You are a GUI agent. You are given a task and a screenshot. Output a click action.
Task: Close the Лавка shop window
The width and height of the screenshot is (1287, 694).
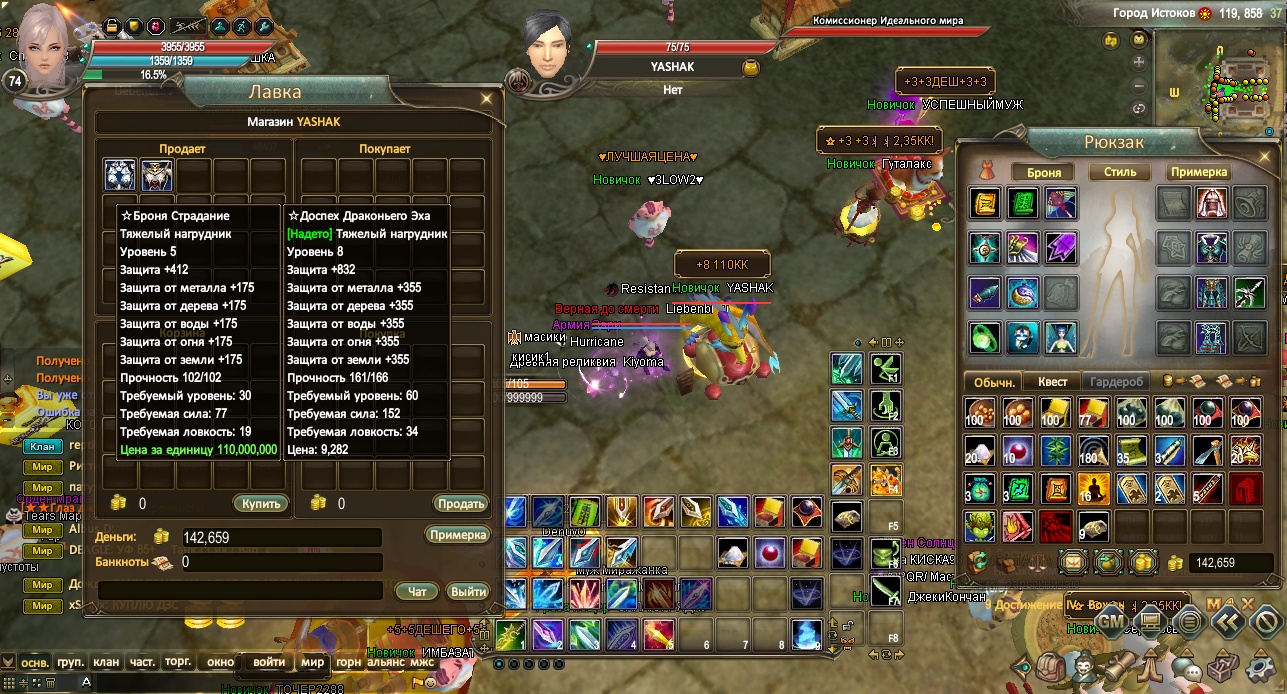pyautogui.click(x=486, y=98)
